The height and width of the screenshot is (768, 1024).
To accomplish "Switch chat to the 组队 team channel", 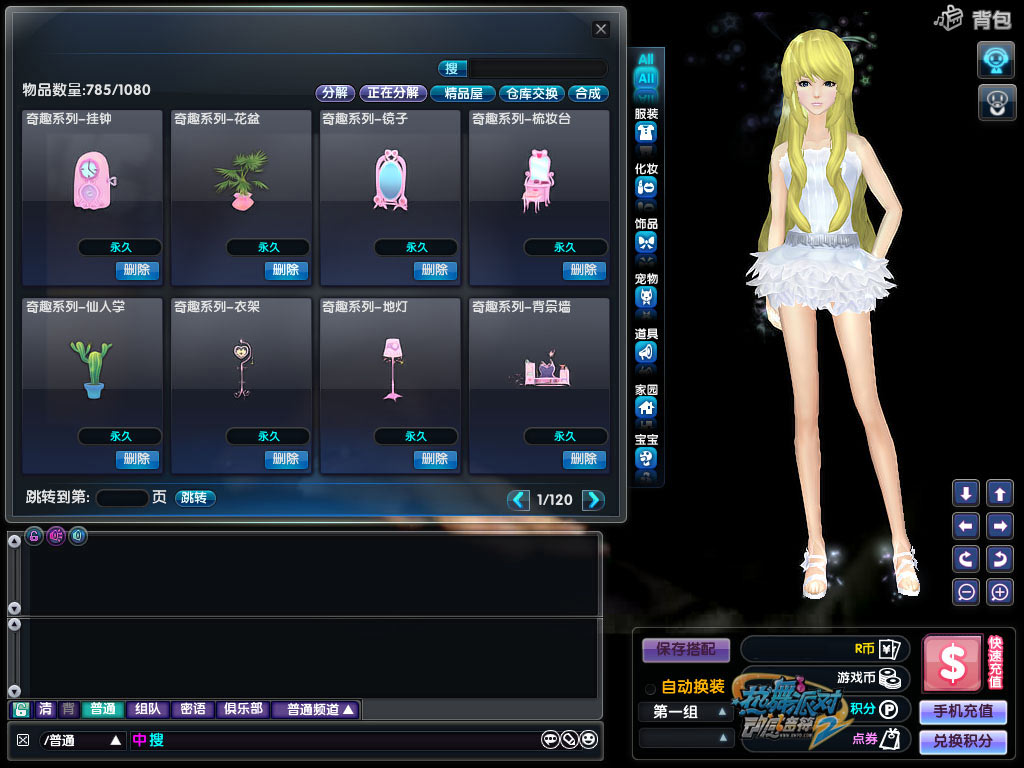I will point(147,709).
